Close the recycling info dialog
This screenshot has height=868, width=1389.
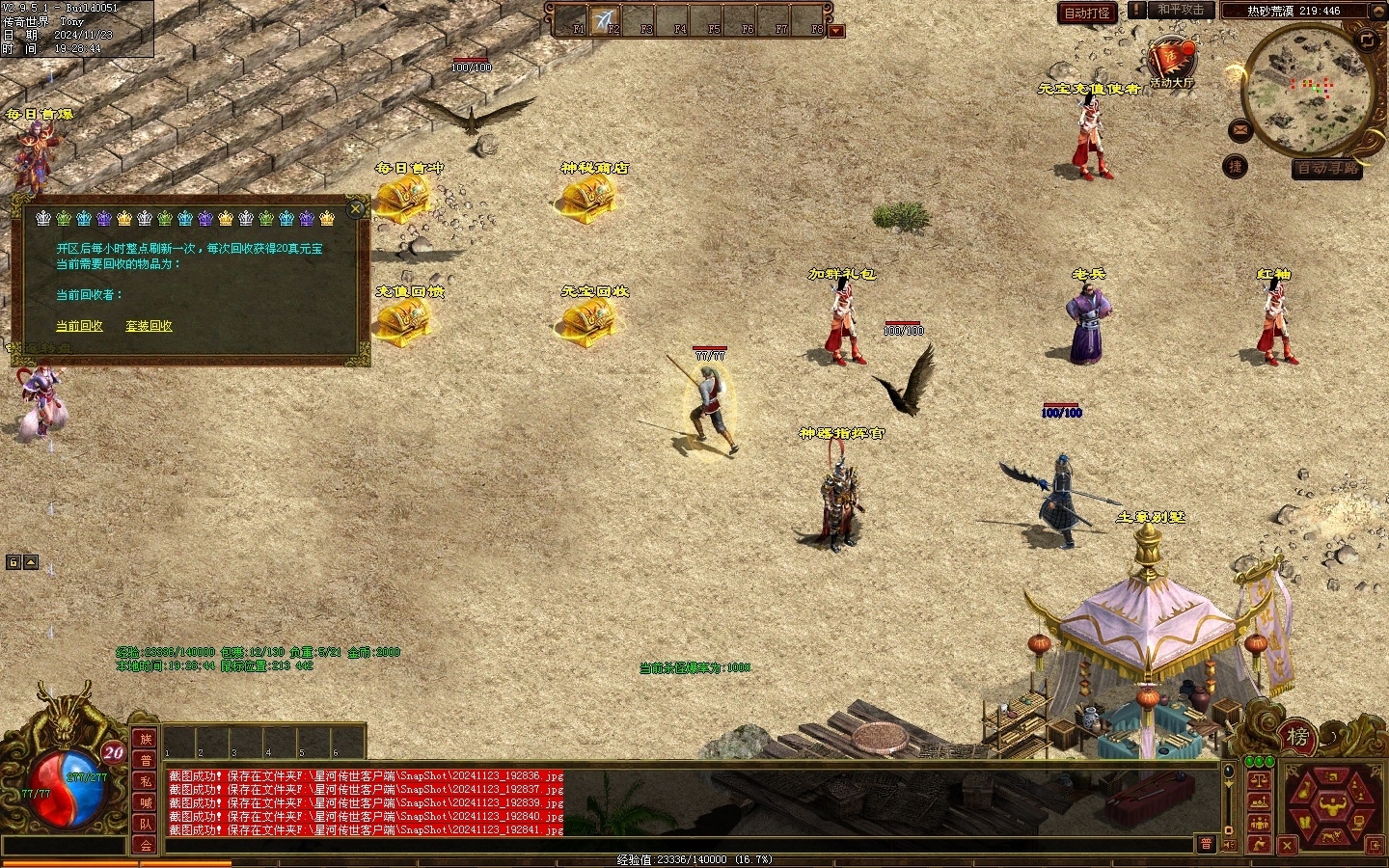[356, 208]
